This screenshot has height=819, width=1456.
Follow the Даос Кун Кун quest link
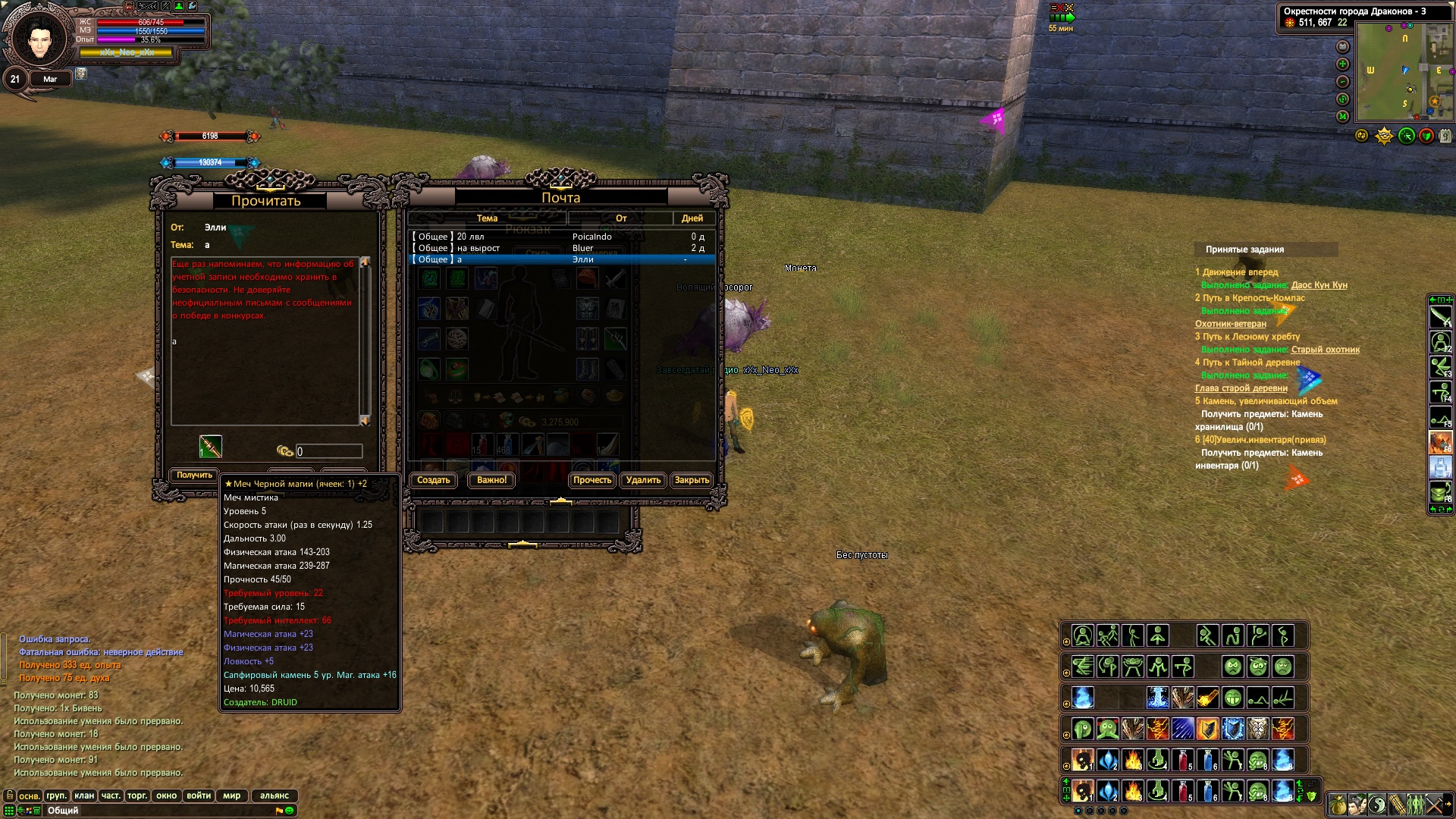tap(1319, 285)
